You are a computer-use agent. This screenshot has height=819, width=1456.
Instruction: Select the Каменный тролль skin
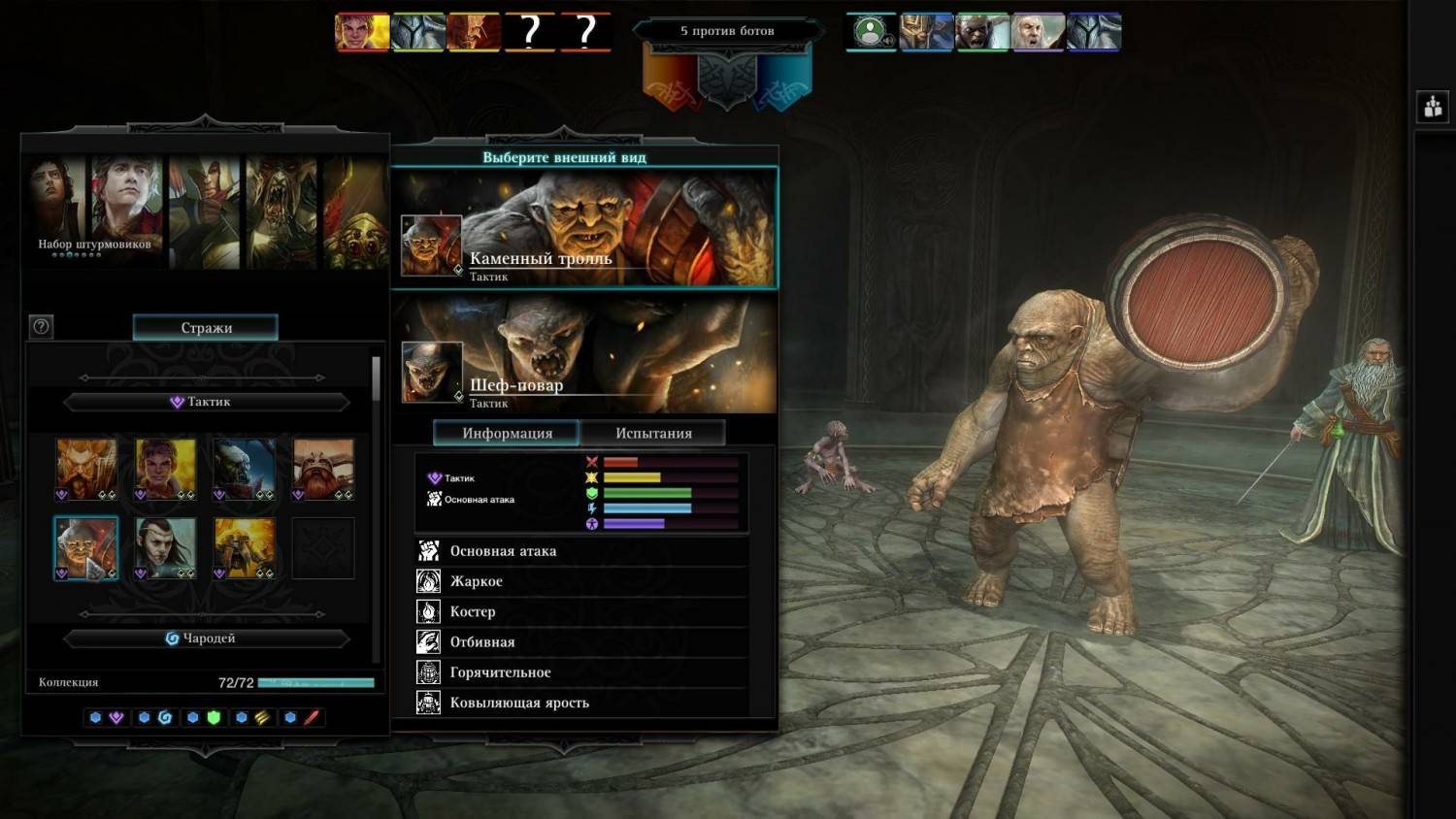point(583,228)
